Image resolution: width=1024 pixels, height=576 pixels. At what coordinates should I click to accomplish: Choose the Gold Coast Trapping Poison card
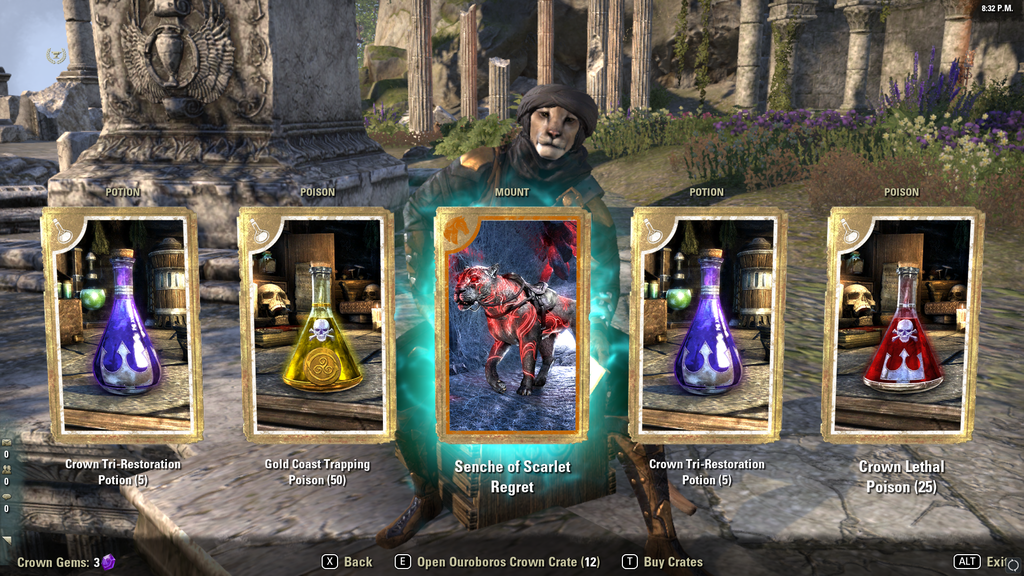coord(317,324)
